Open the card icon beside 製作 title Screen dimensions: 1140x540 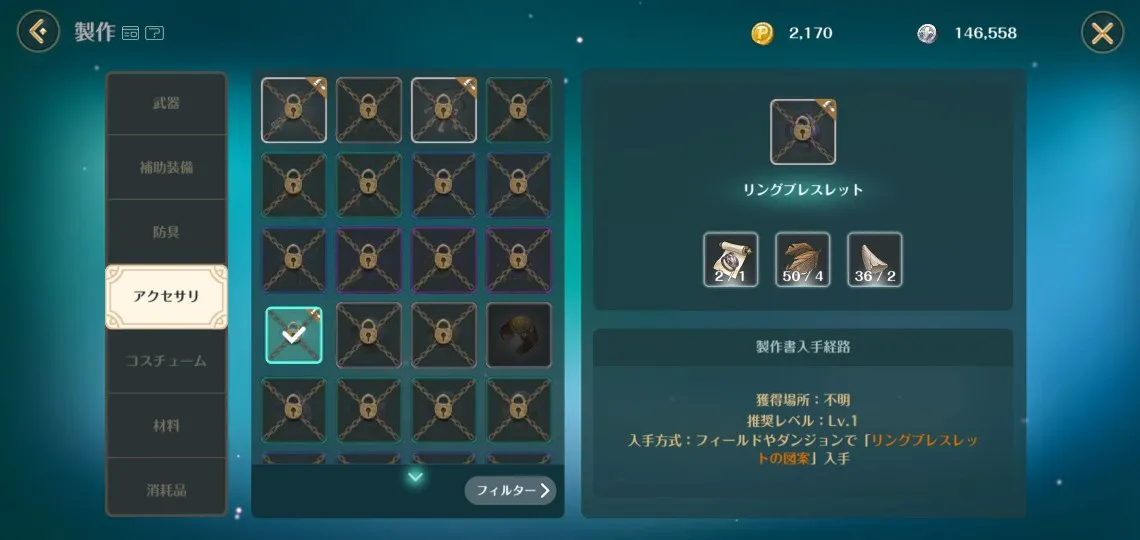130,33
